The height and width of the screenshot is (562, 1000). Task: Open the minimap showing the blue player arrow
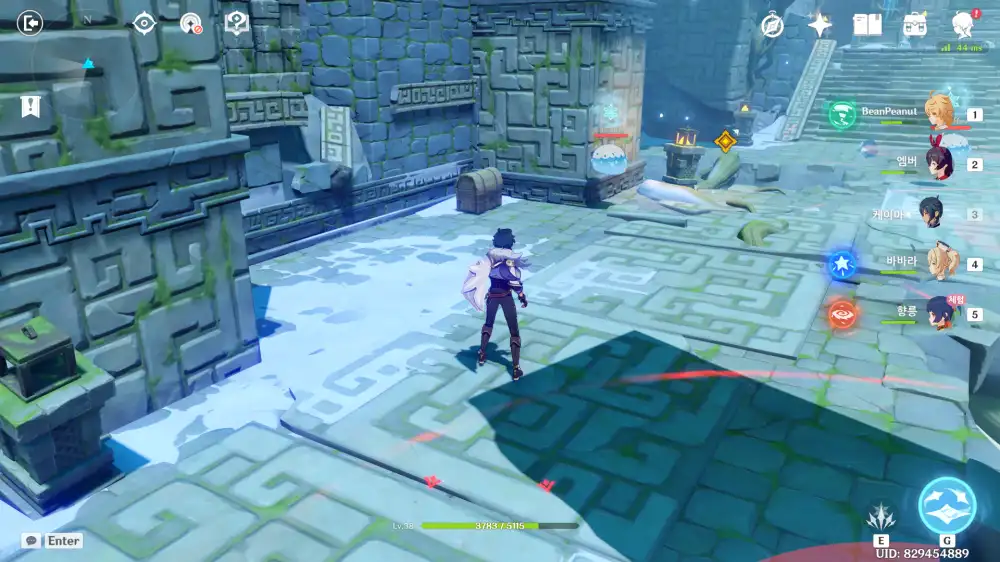[87, 60]
